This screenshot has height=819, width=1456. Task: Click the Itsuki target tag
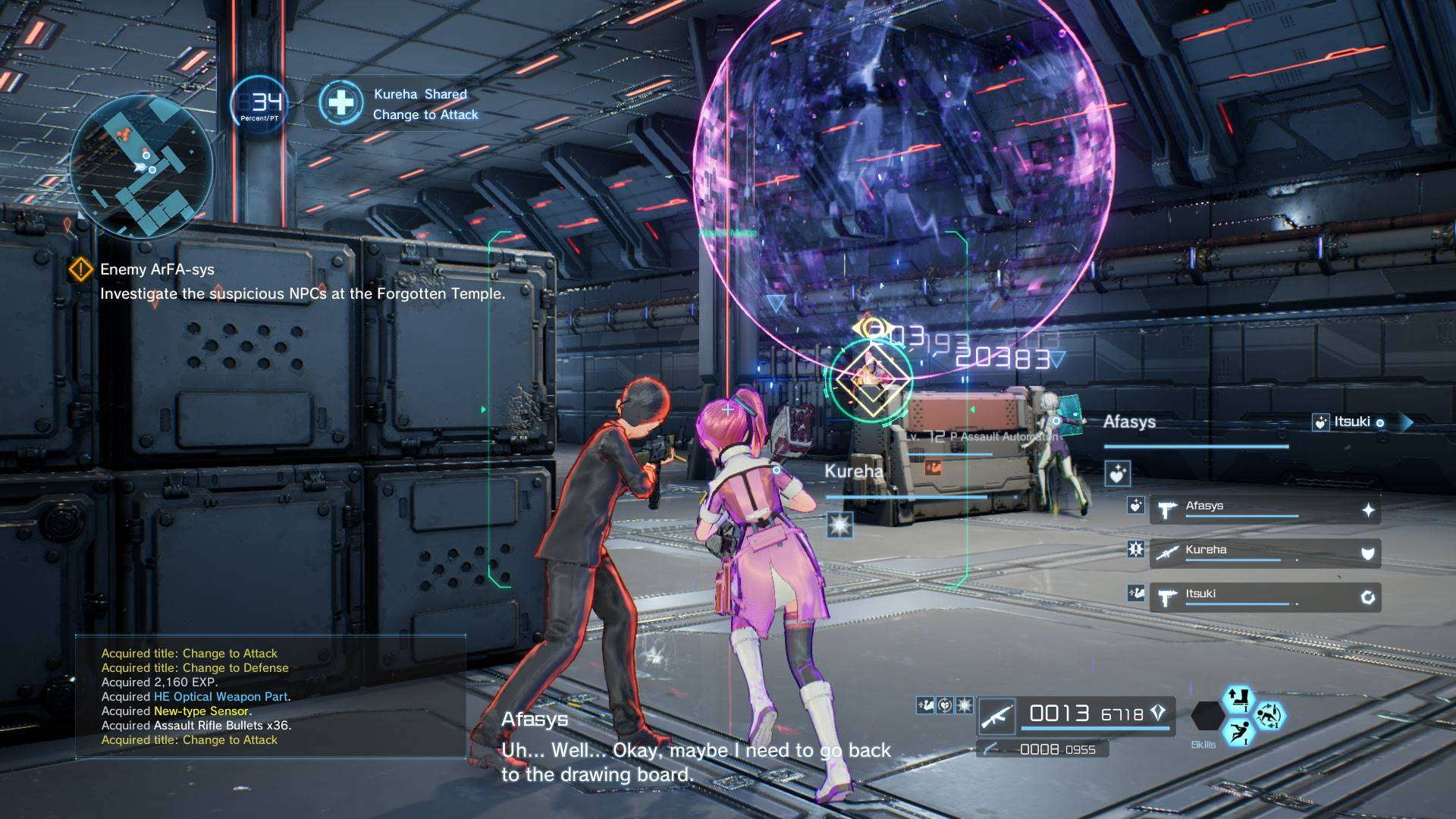[1351, 422]
